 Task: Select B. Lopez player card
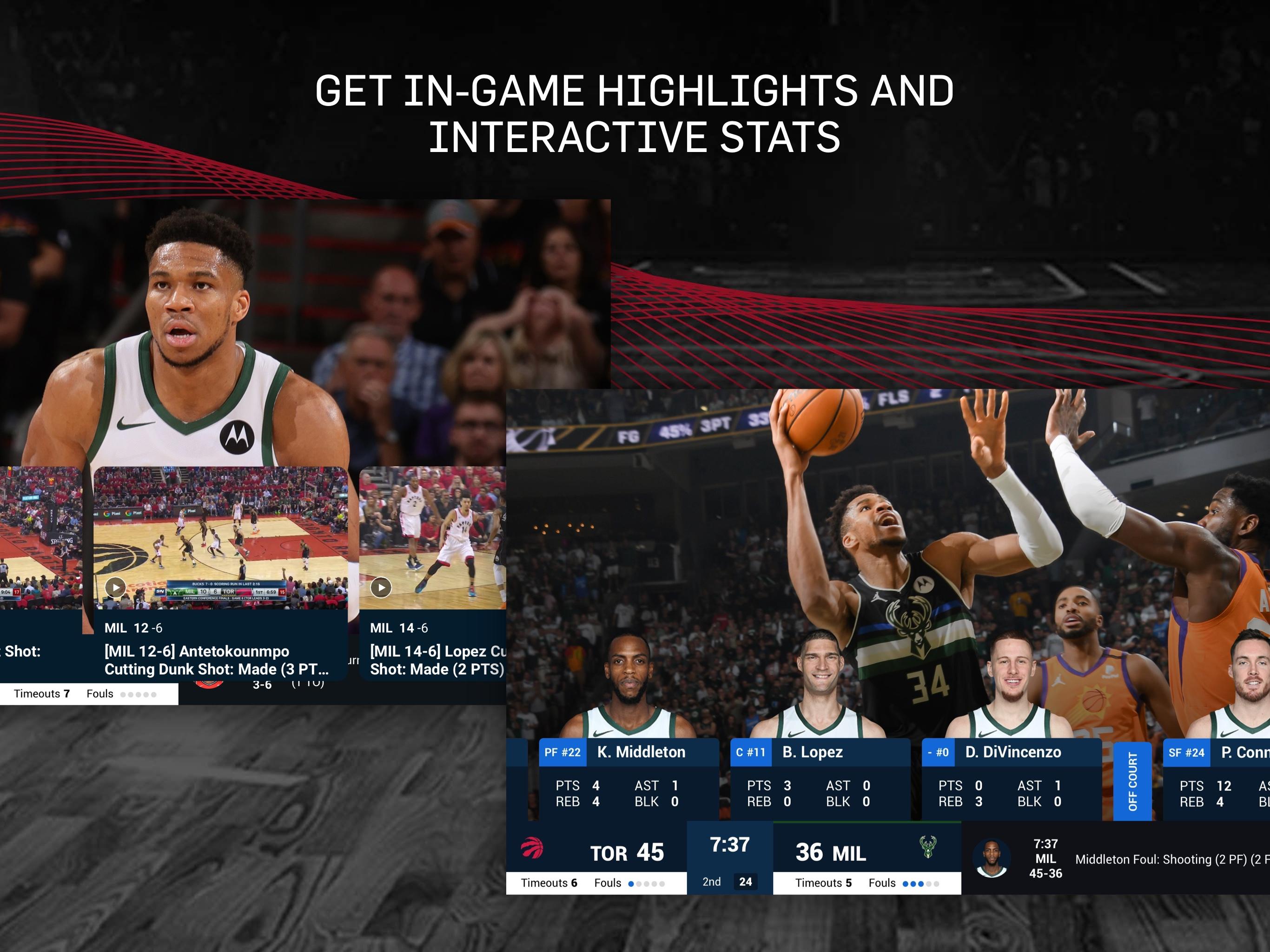point(819,779)
